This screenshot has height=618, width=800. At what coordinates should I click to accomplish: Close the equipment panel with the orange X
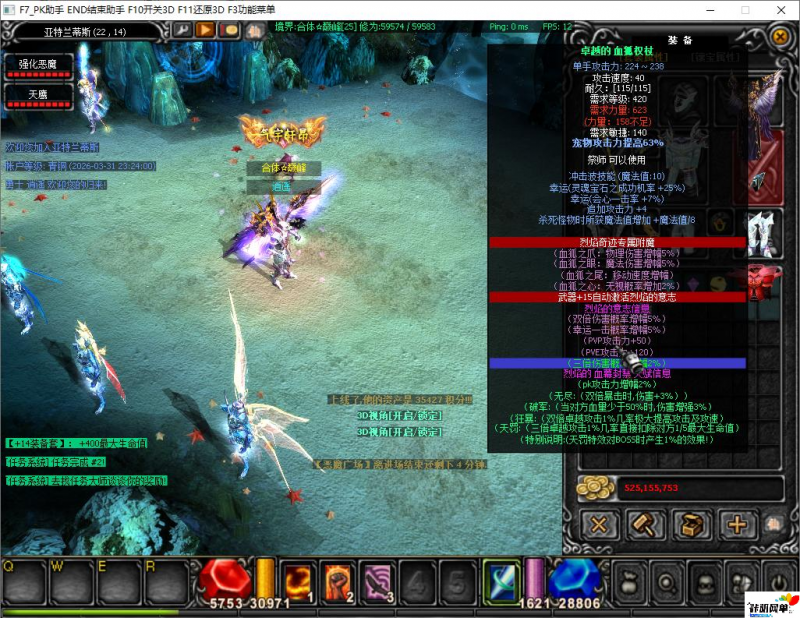[x=780, y=37]
